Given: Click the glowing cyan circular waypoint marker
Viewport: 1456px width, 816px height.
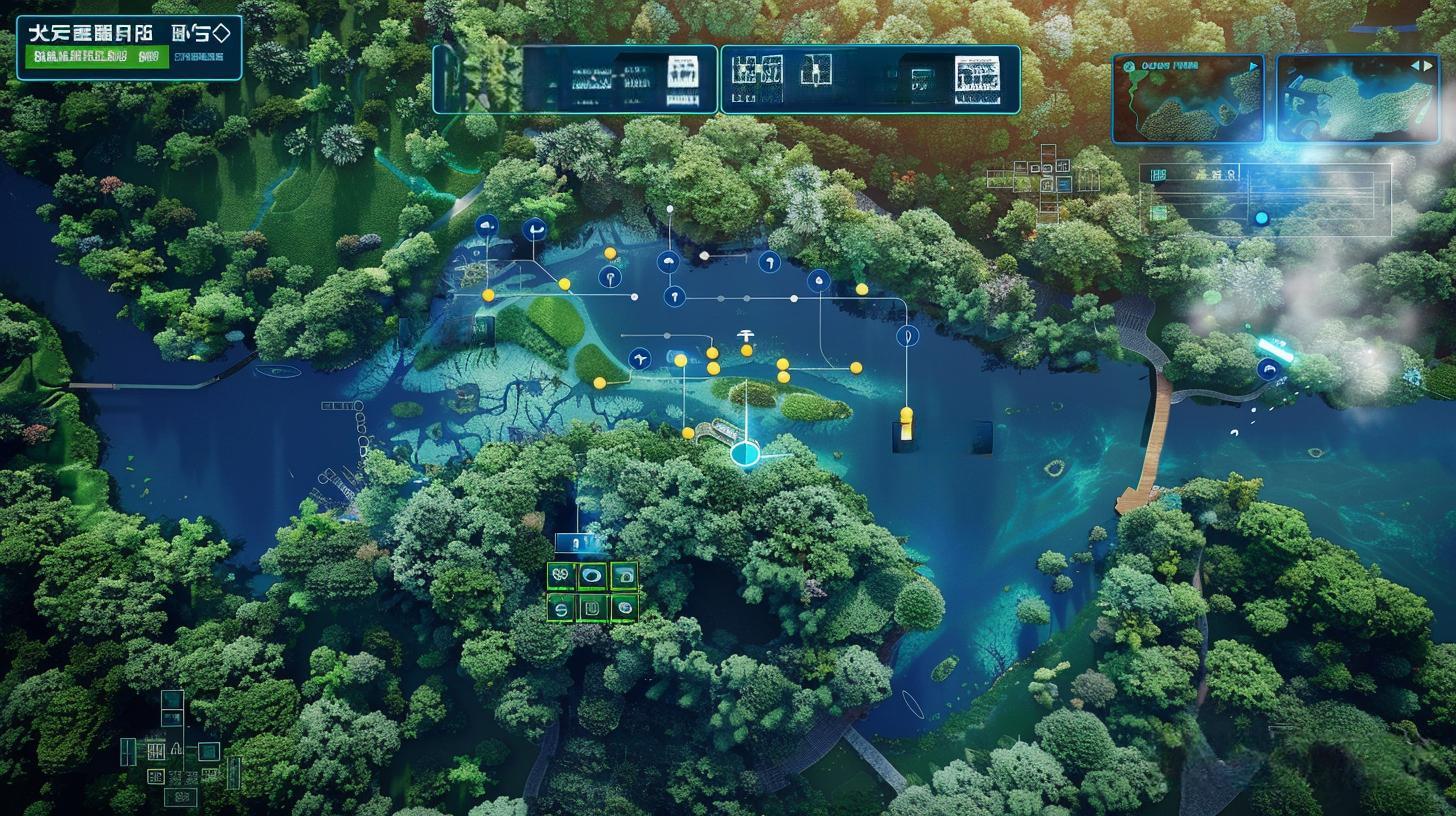Looking at the screenshot, I should click(x=745, y=454).
